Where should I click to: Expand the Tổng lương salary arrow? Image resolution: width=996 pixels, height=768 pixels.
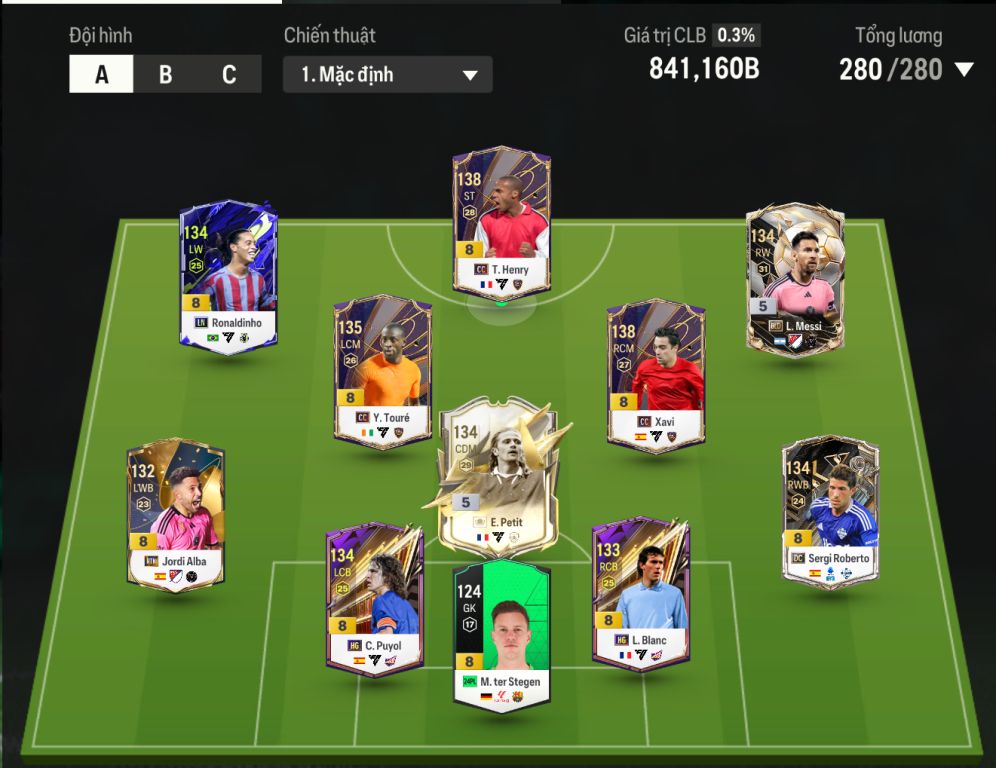click(964, 70)
